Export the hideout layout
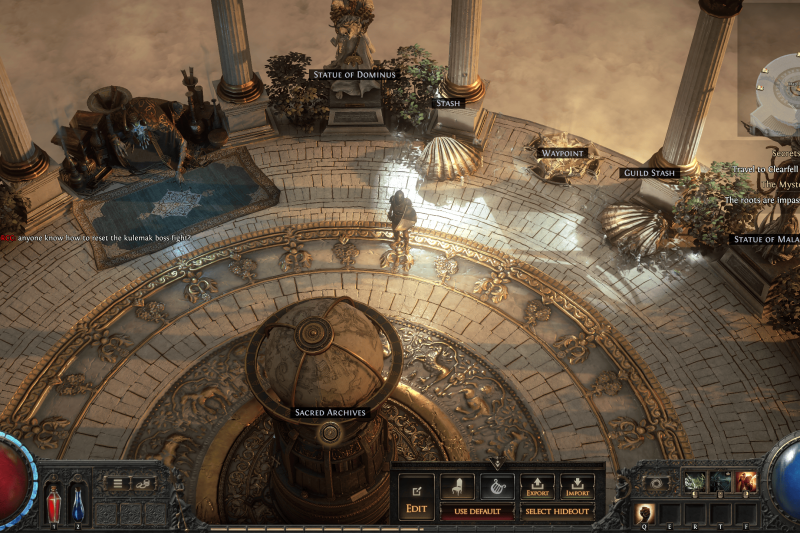Viewport: 800px width, 533px height. 537,487
